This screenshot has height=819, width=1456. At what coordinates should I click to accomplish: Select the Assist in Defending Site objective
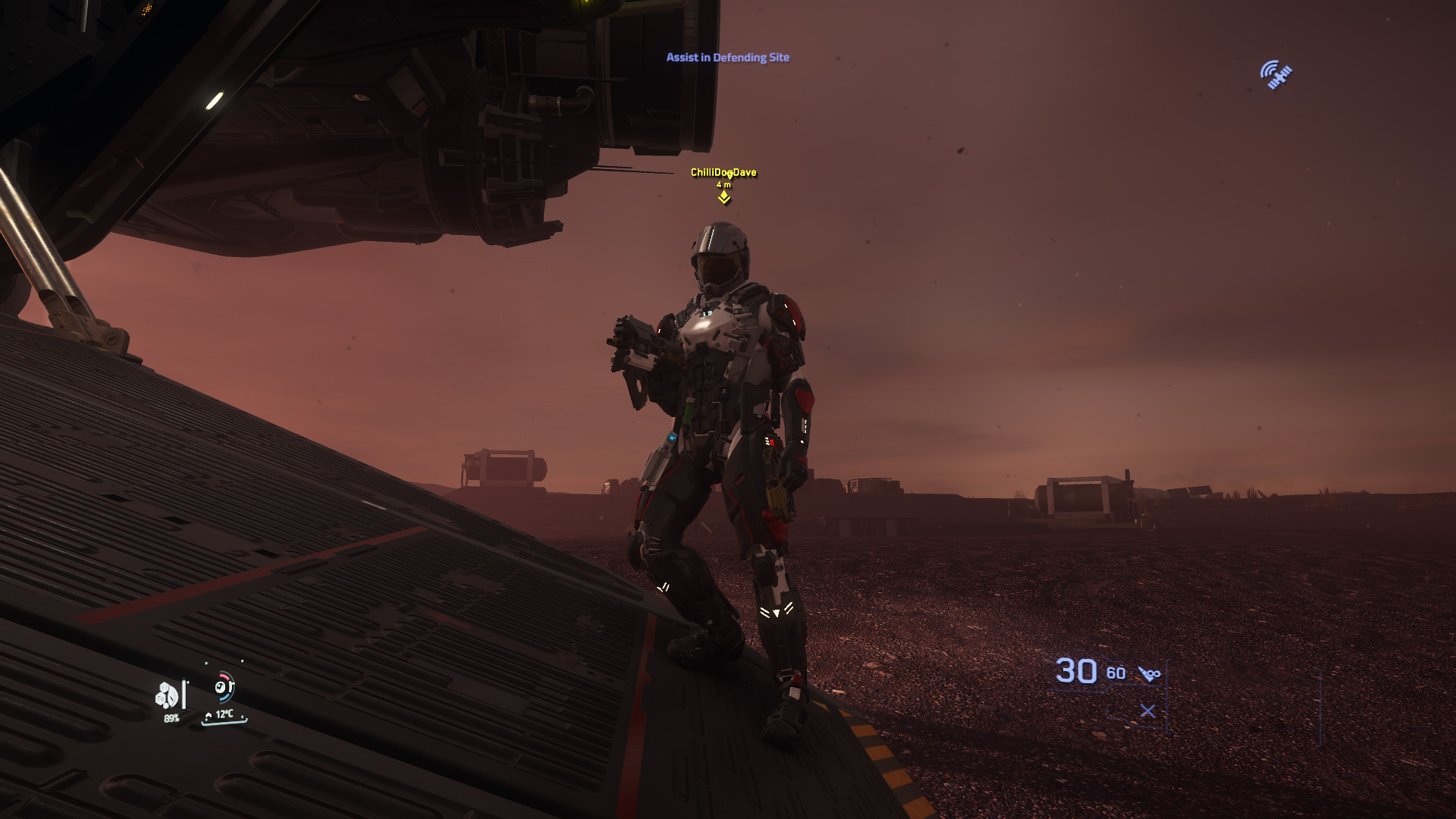point(727,58)
